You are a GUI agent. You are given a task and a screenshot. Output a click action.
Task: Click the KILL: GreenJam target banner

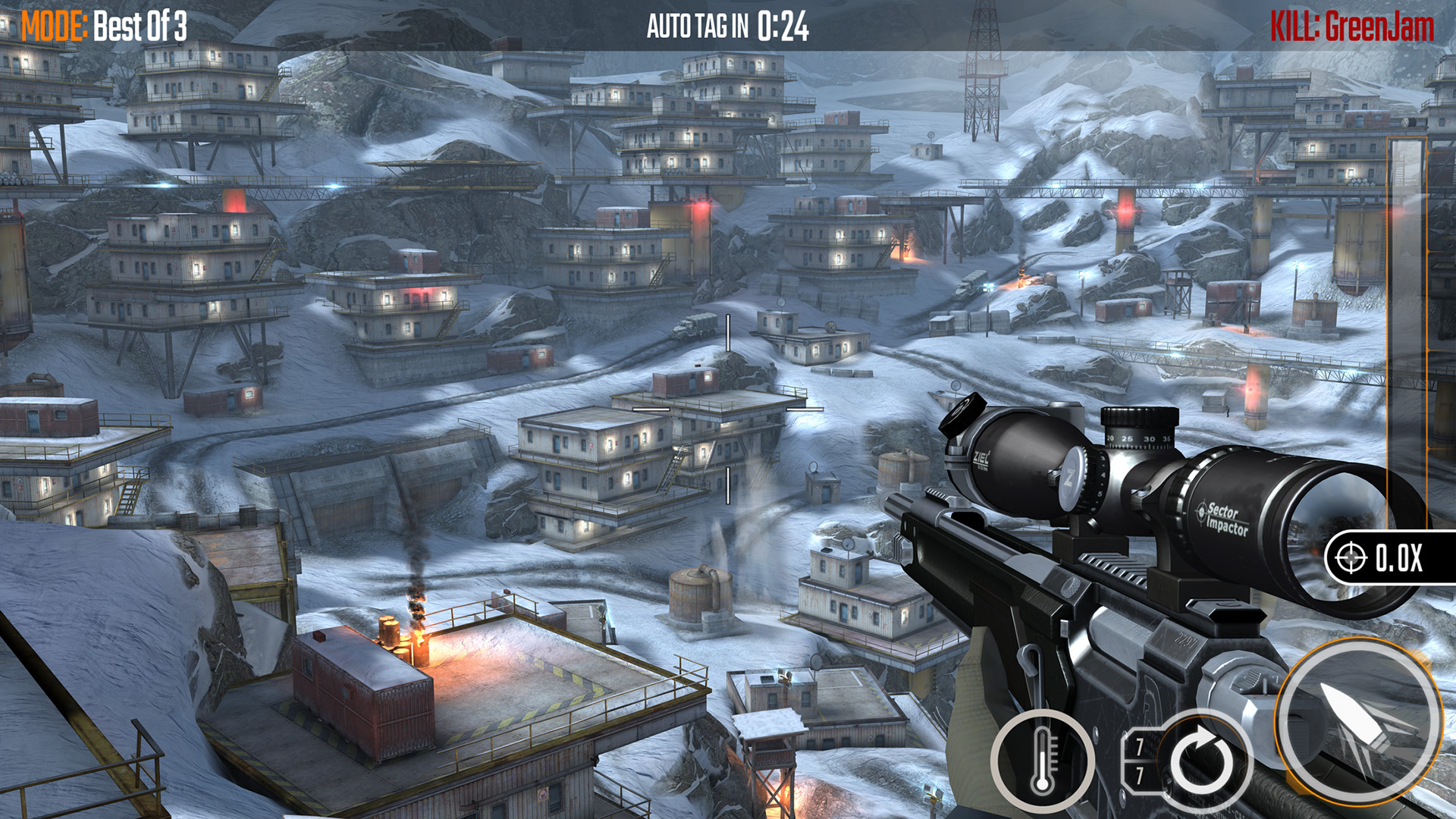pyautogui.click(x=1352, y=21)
